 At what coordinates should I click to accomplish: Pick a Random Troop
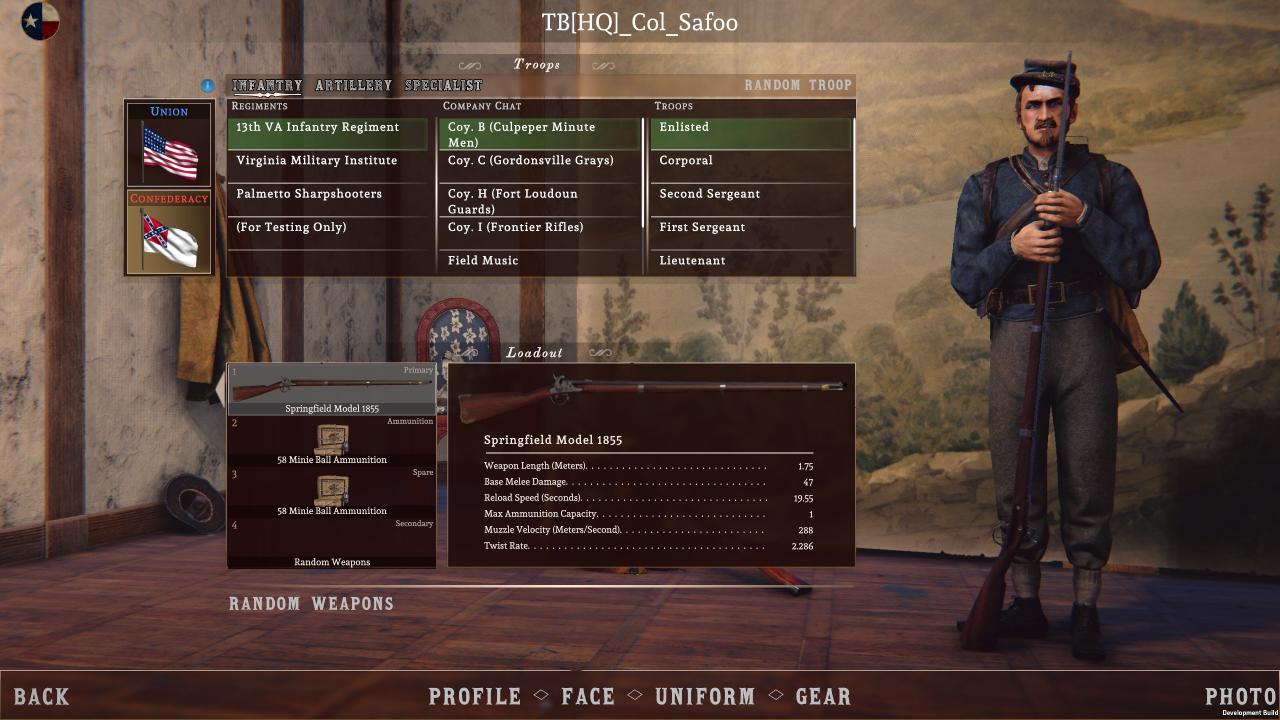(798, 86)
